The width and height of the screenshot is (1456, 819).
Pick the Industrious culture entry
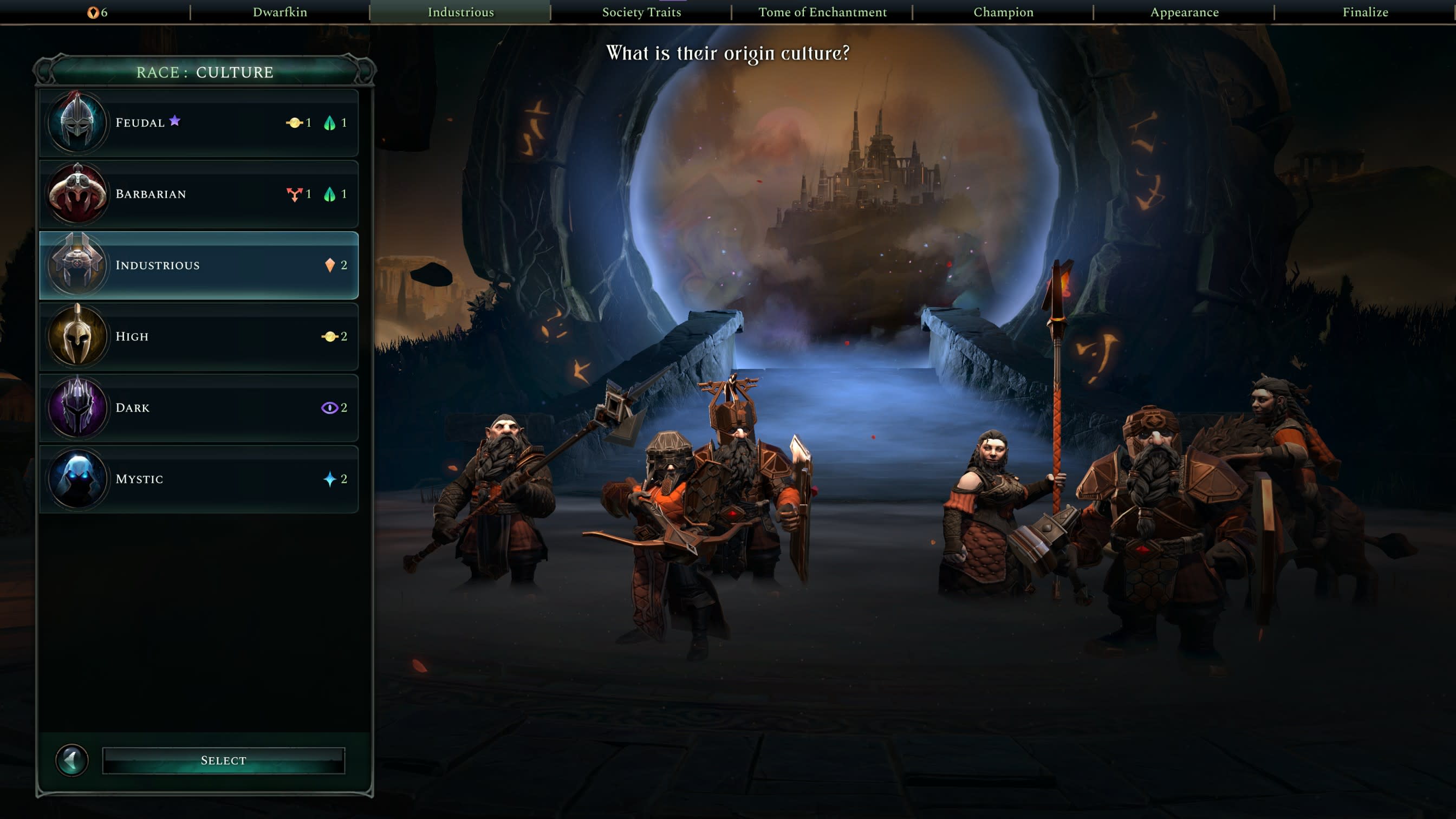click(198, 265)
